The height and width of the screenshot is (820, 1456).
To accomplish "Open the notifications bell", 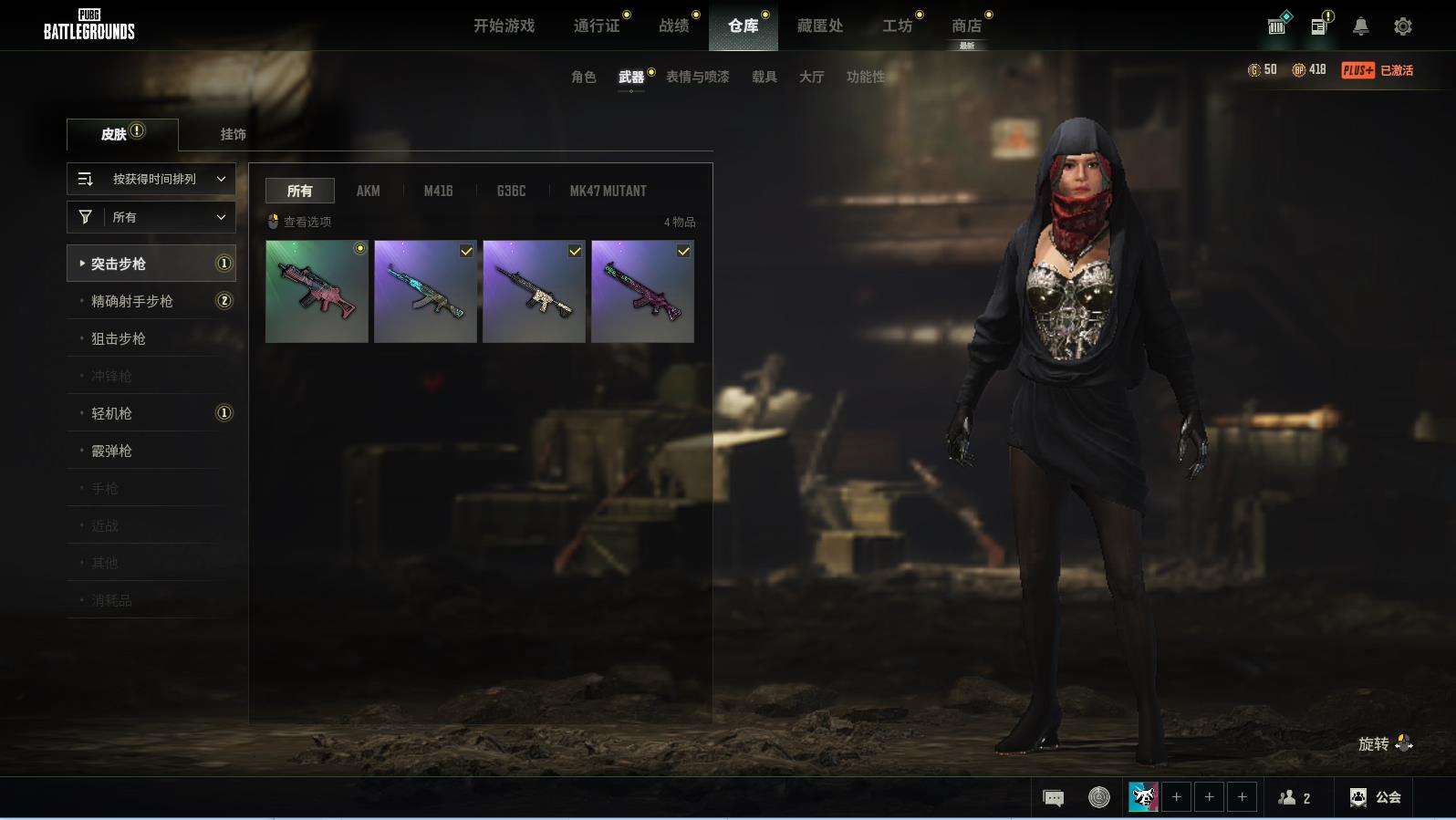I will [x=1360, y=26].
